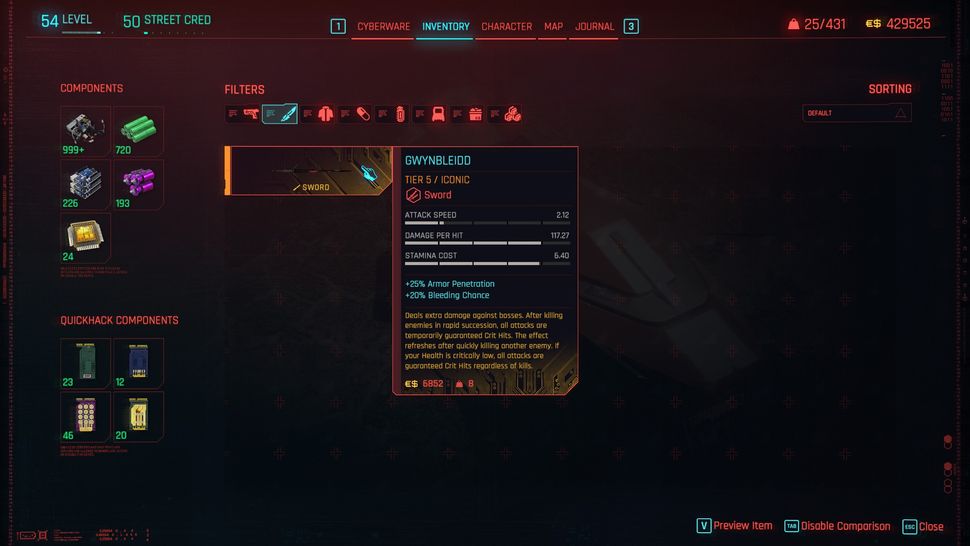This screenshot has height=546, width=970.
Task: Select the Inventory tab
Action: click(x=446, y=27)
